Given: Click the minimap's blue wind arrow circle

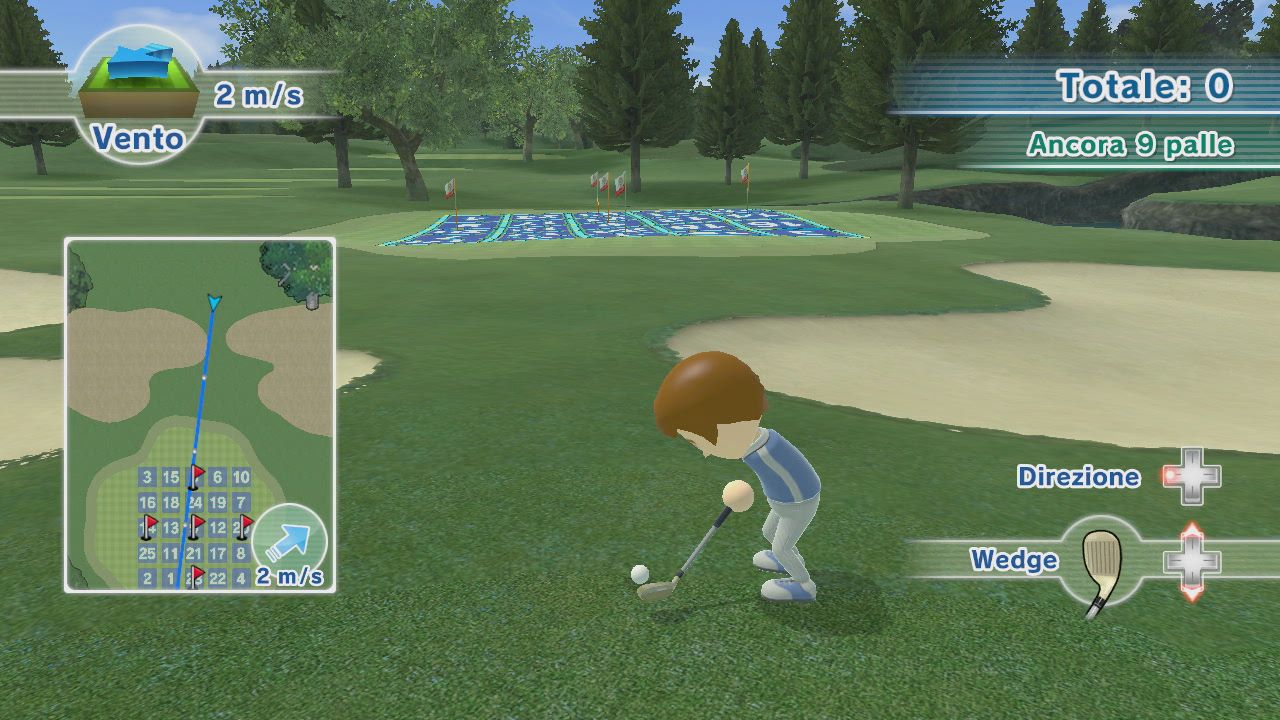Looking at the screenshot, I should (x=289, y=541).
